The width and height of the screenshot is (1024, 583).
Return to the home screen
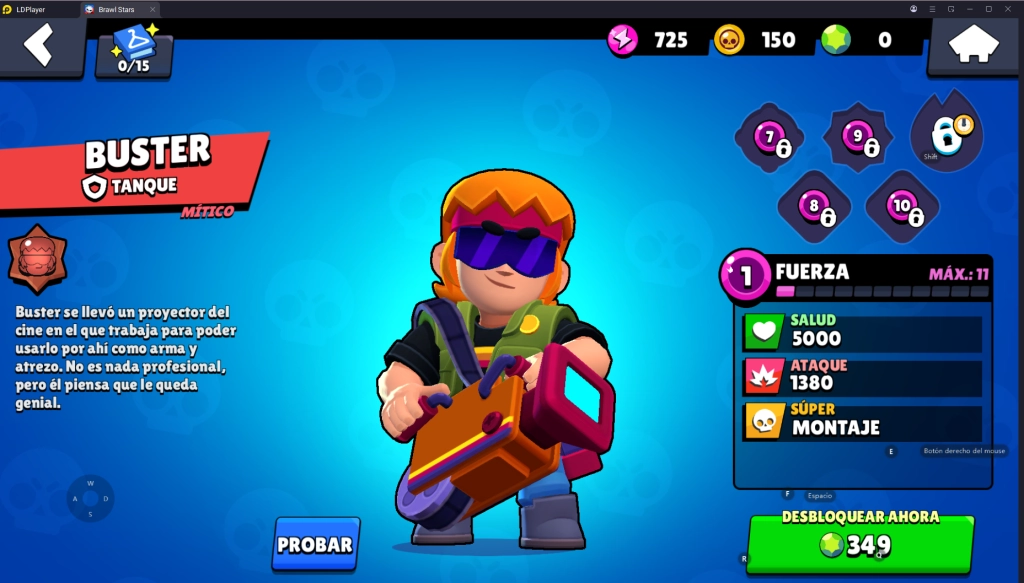(x=974, y=45)
